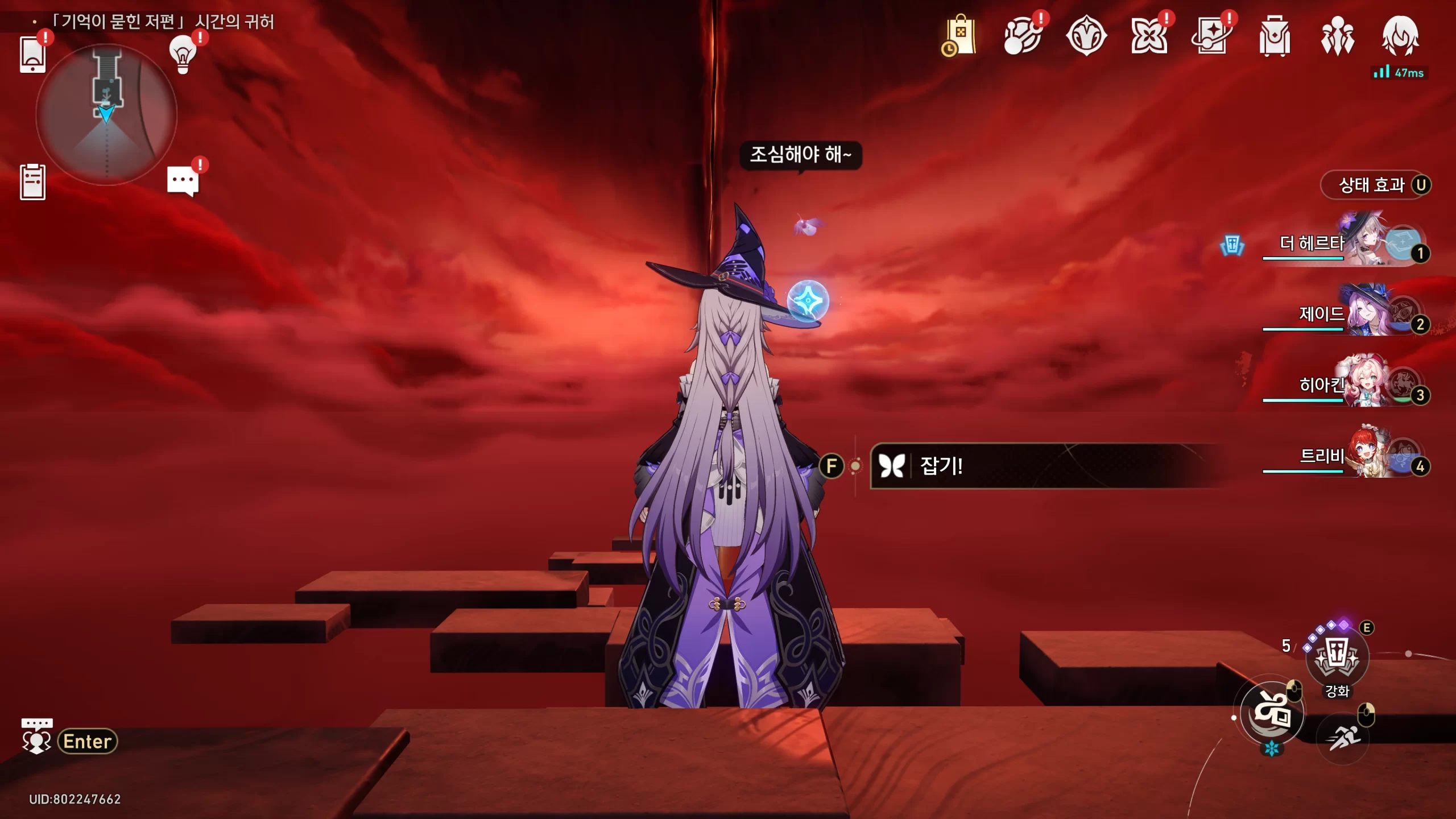Open the mission clipboard log
This screenshot has width=1456, height=819.
[32, 182]
